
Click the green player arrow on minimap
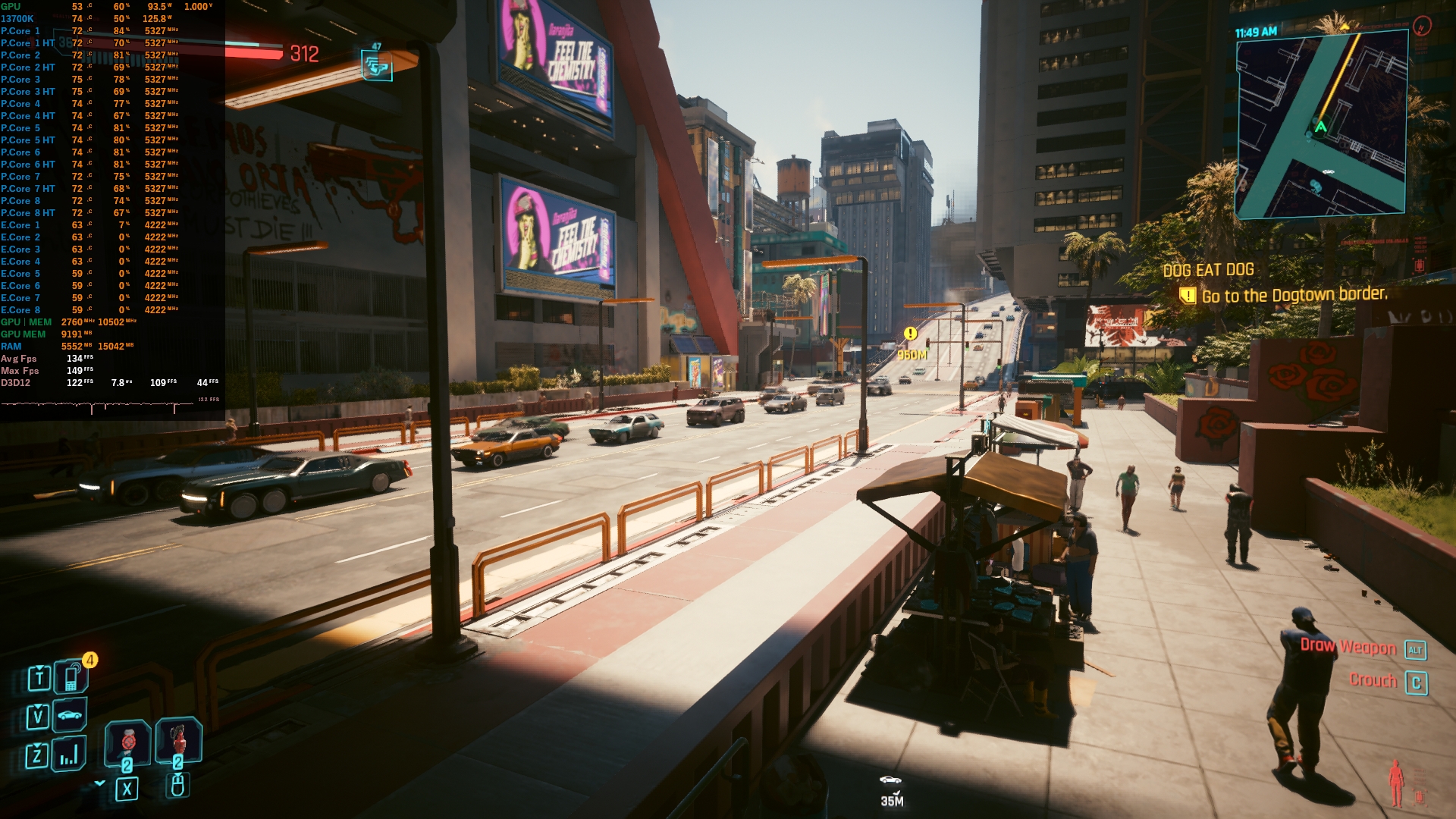(x=1320, y=127)
